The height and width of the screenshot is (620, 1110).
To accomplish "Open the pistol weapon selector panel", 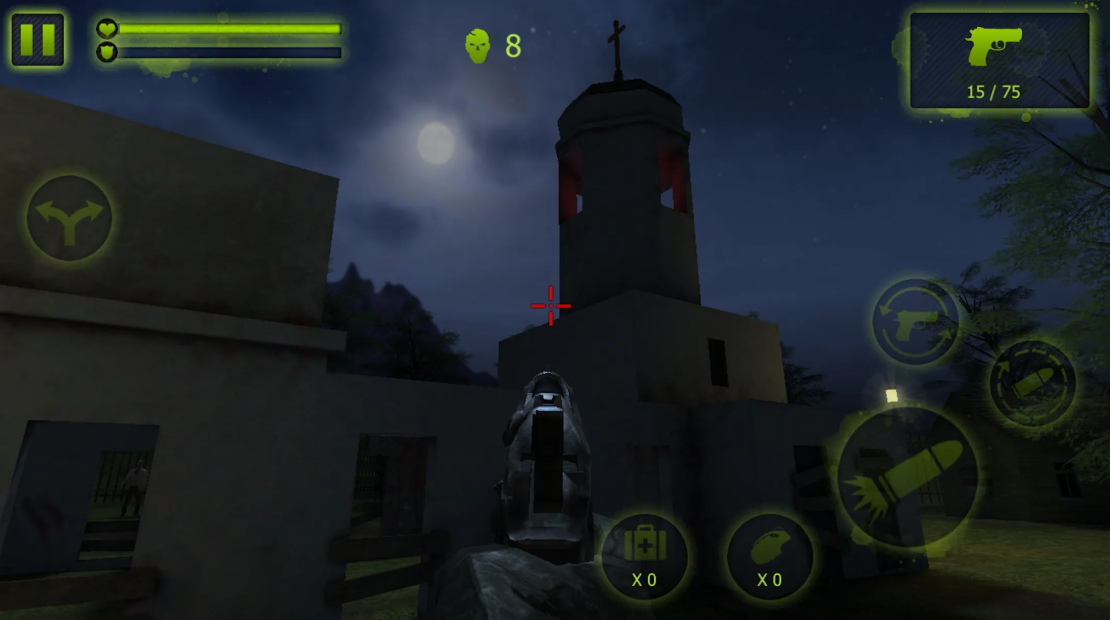I will [x=999, y=60].
